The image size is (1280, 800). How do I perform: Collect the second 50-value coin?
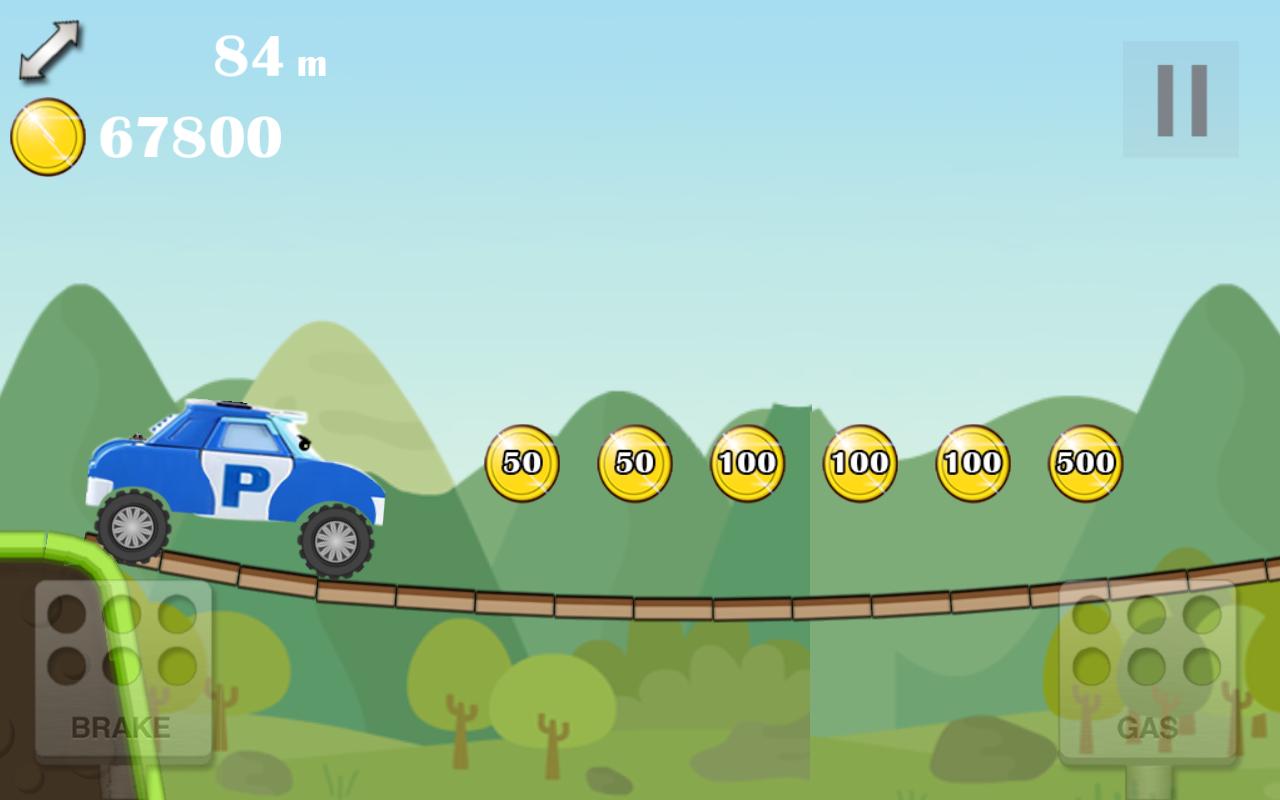pyautogui.click(x=634, y=462)
